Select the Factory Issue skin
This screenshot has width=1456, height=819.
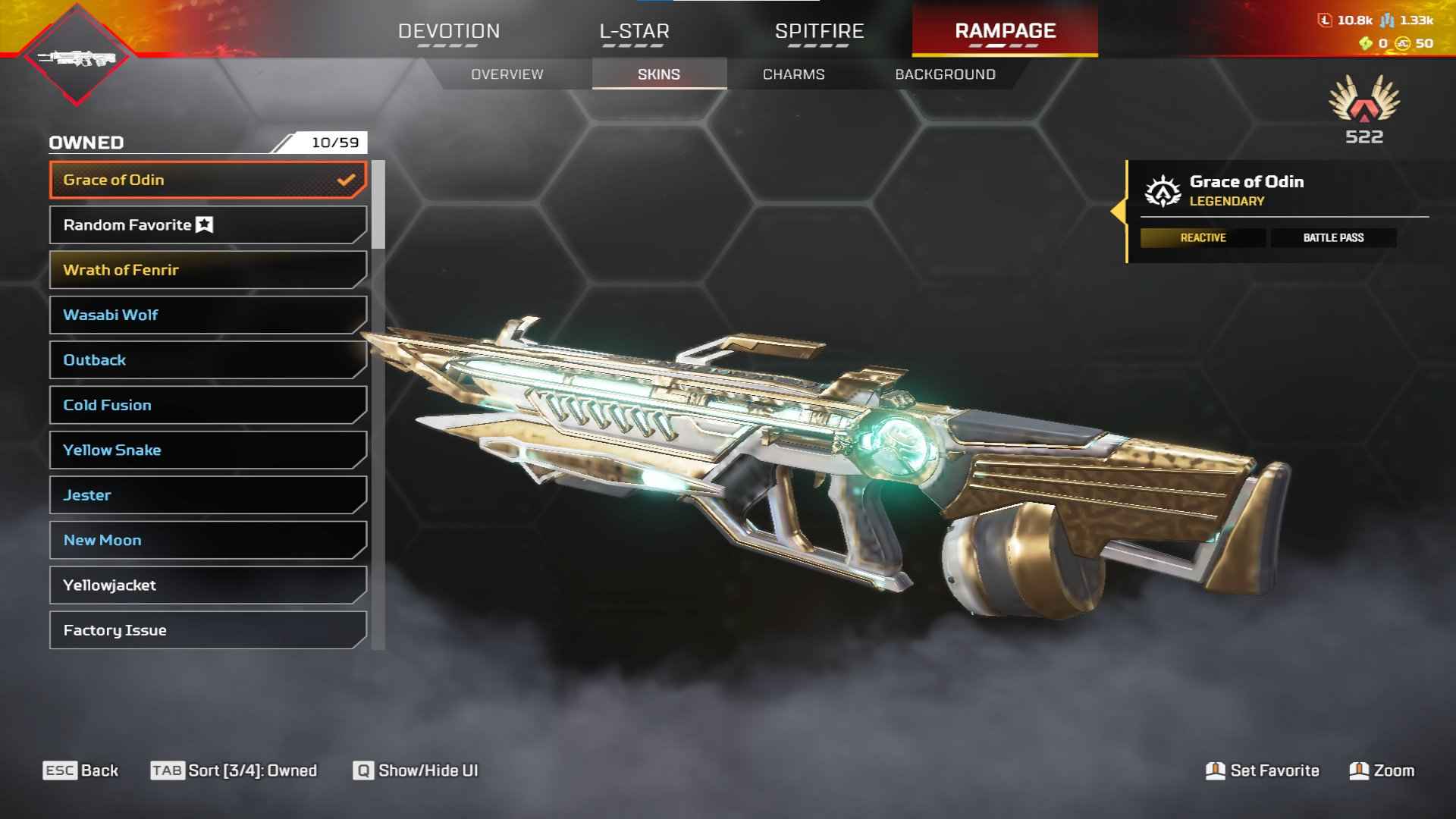(208, 630)
